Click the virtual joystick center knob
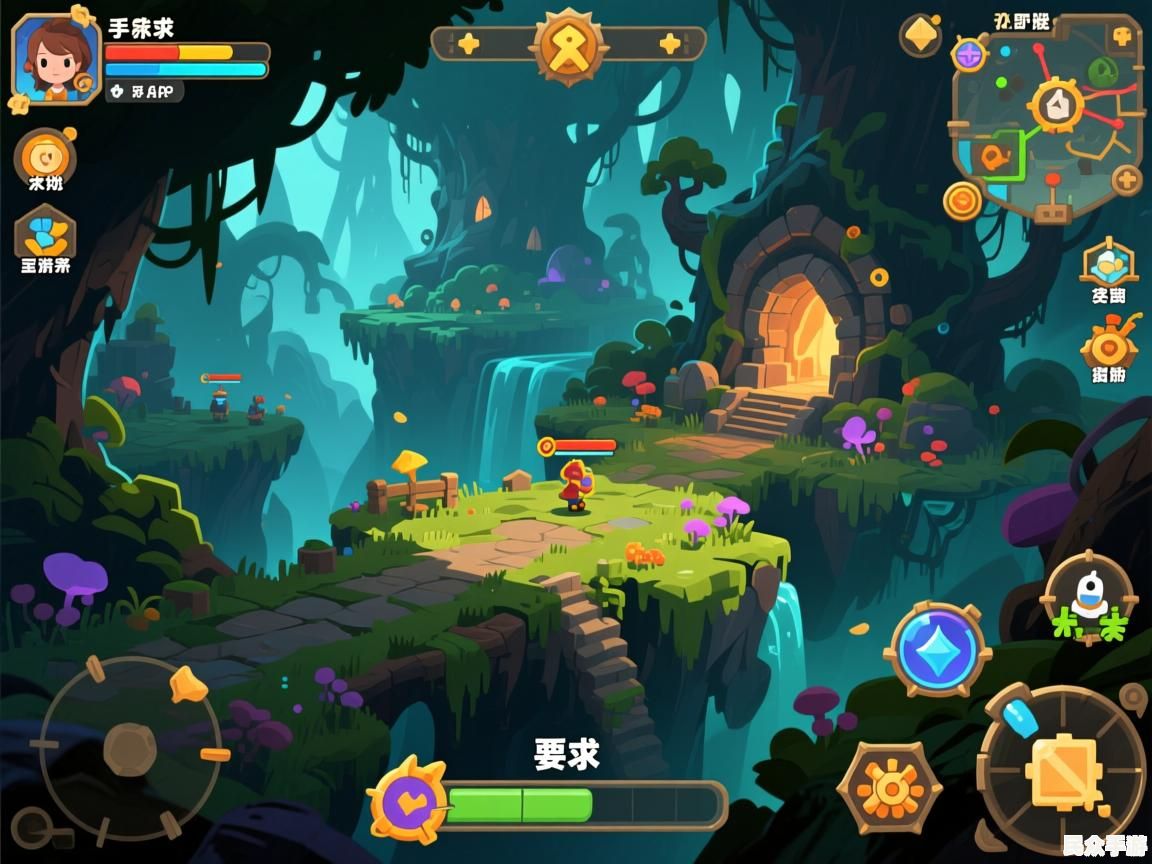The image size is (1152, 864). tap(129, 749)
